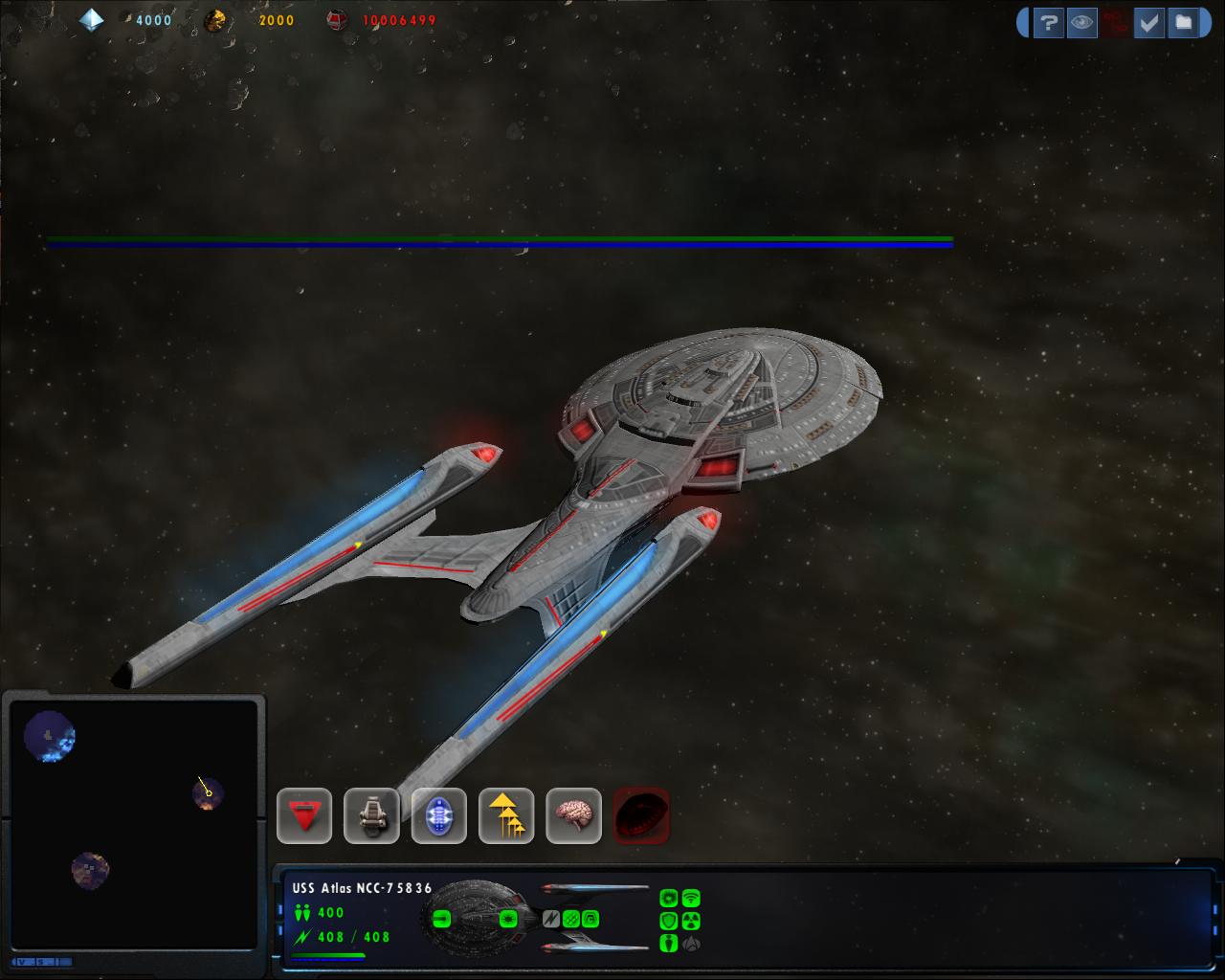
Task: Toggle the minimap S button
Action: [x=43, y=962]
